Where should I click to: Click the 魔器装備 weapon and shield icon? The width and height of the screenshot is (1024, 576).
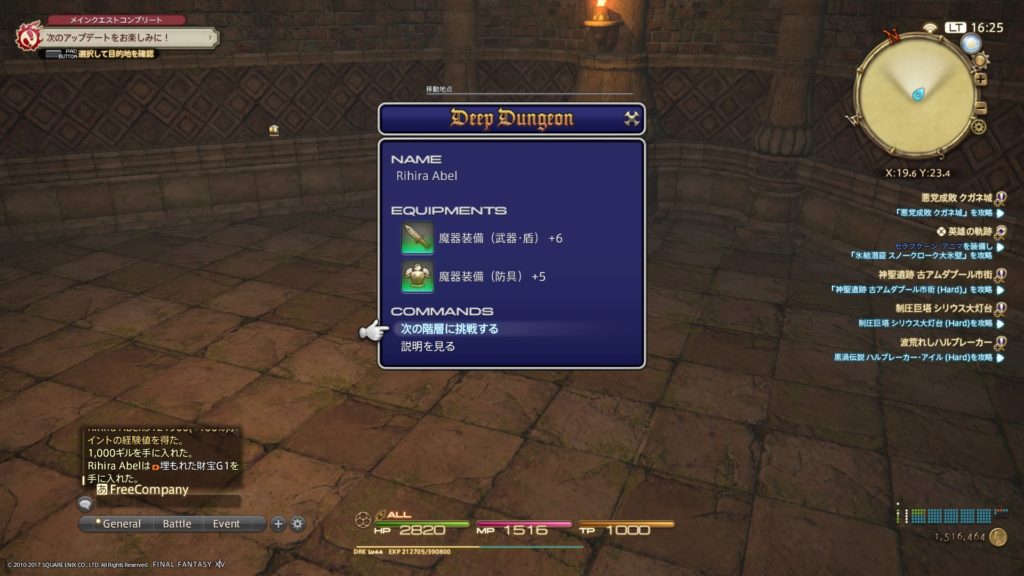pos(417,239)
